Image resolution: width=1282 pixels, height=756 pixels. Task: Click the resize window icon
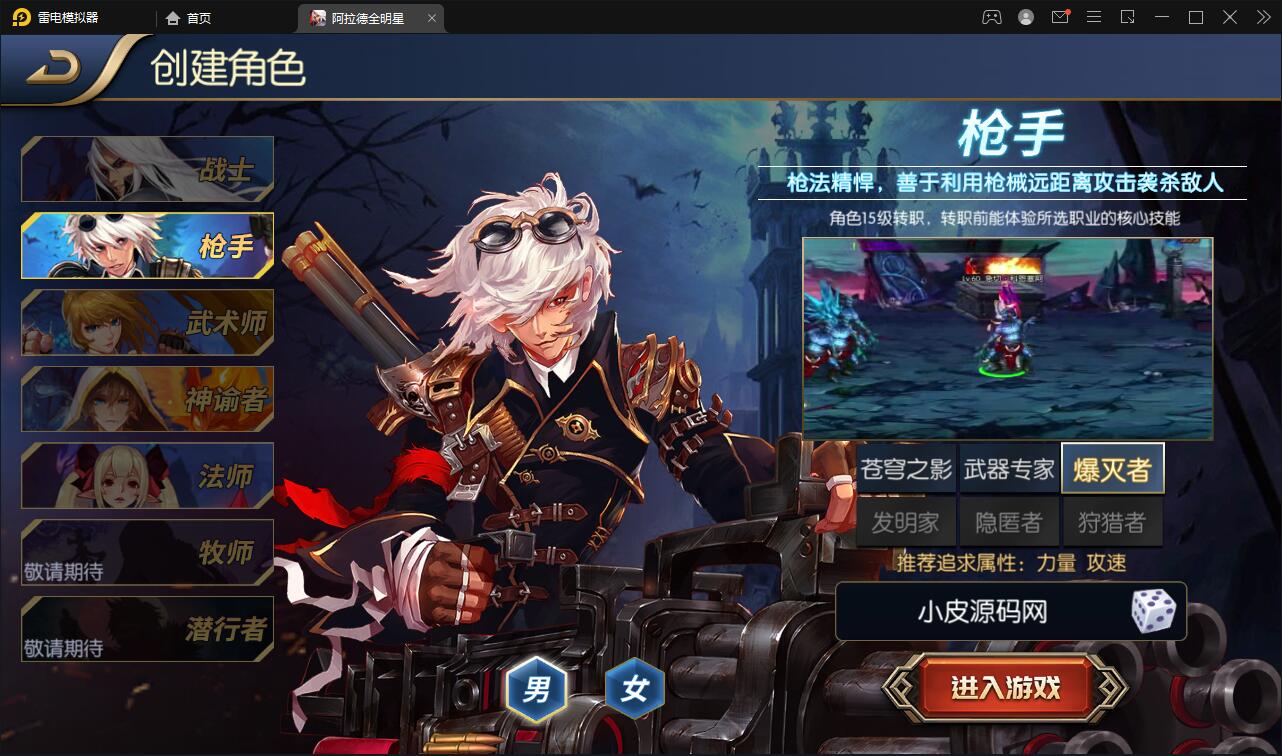[1128, 17]
